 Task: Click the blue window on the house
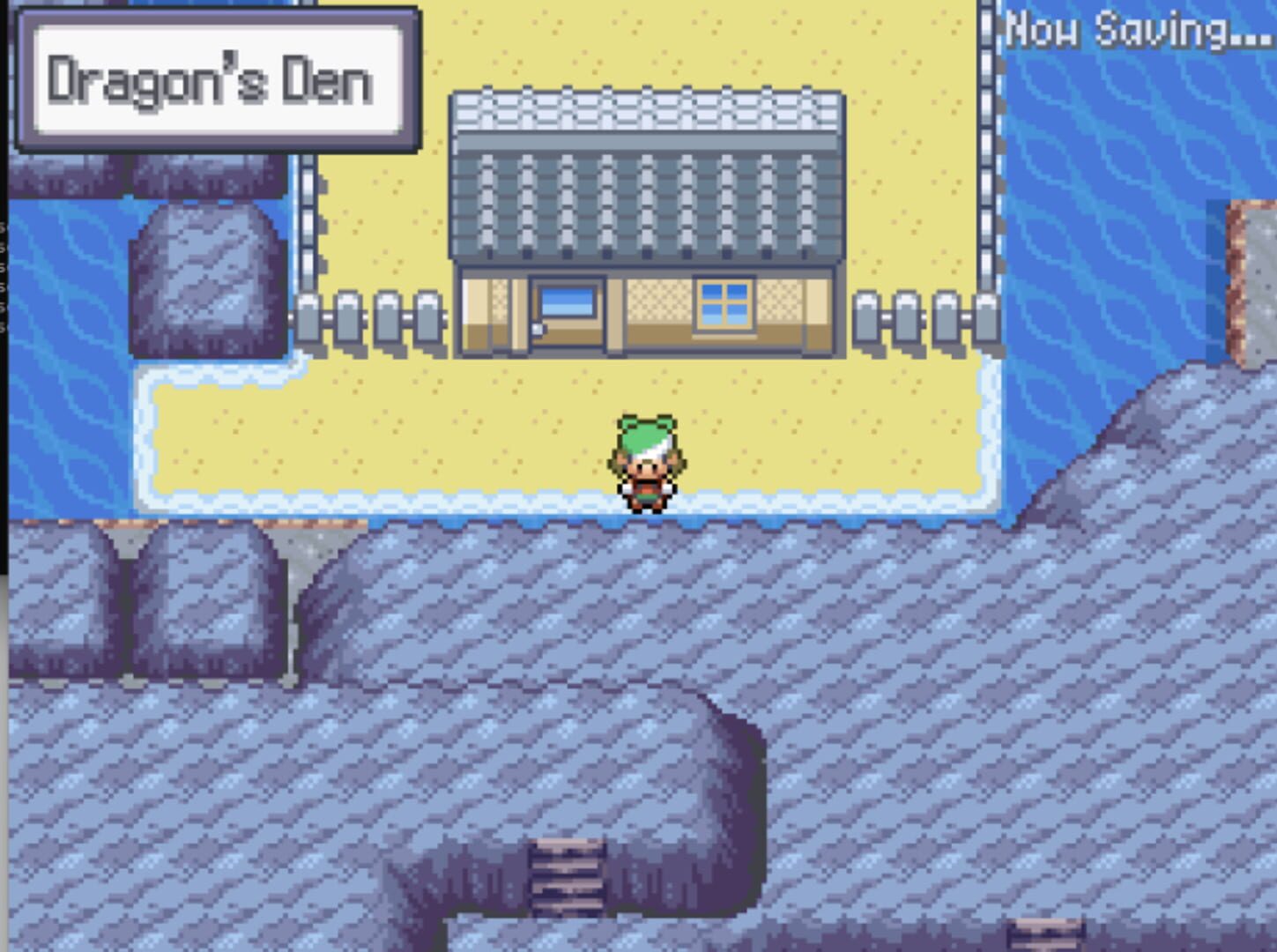565,301
